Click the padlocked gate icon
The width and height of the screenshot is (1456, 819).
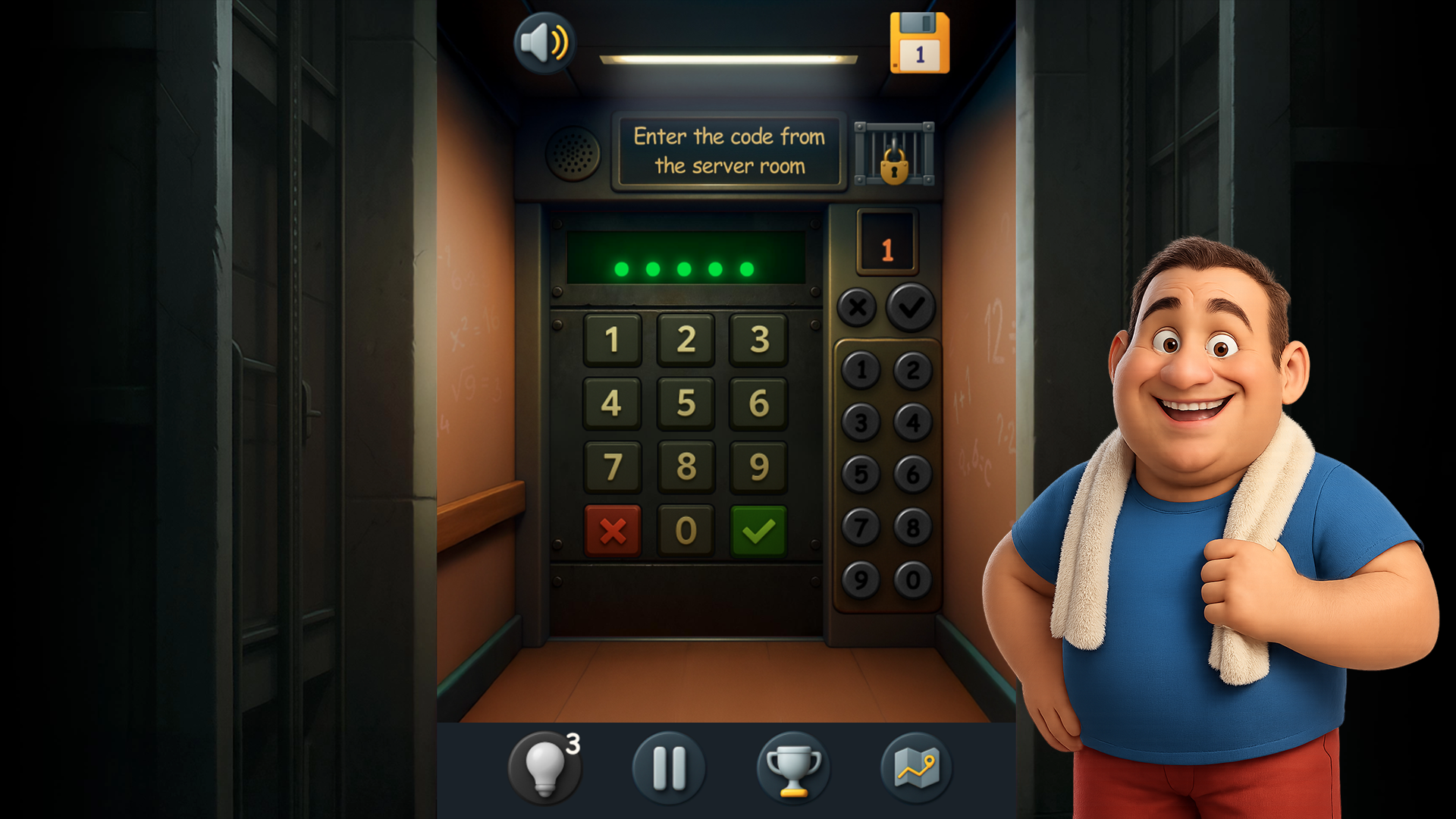pyautogui.click(x=893, y=154)
